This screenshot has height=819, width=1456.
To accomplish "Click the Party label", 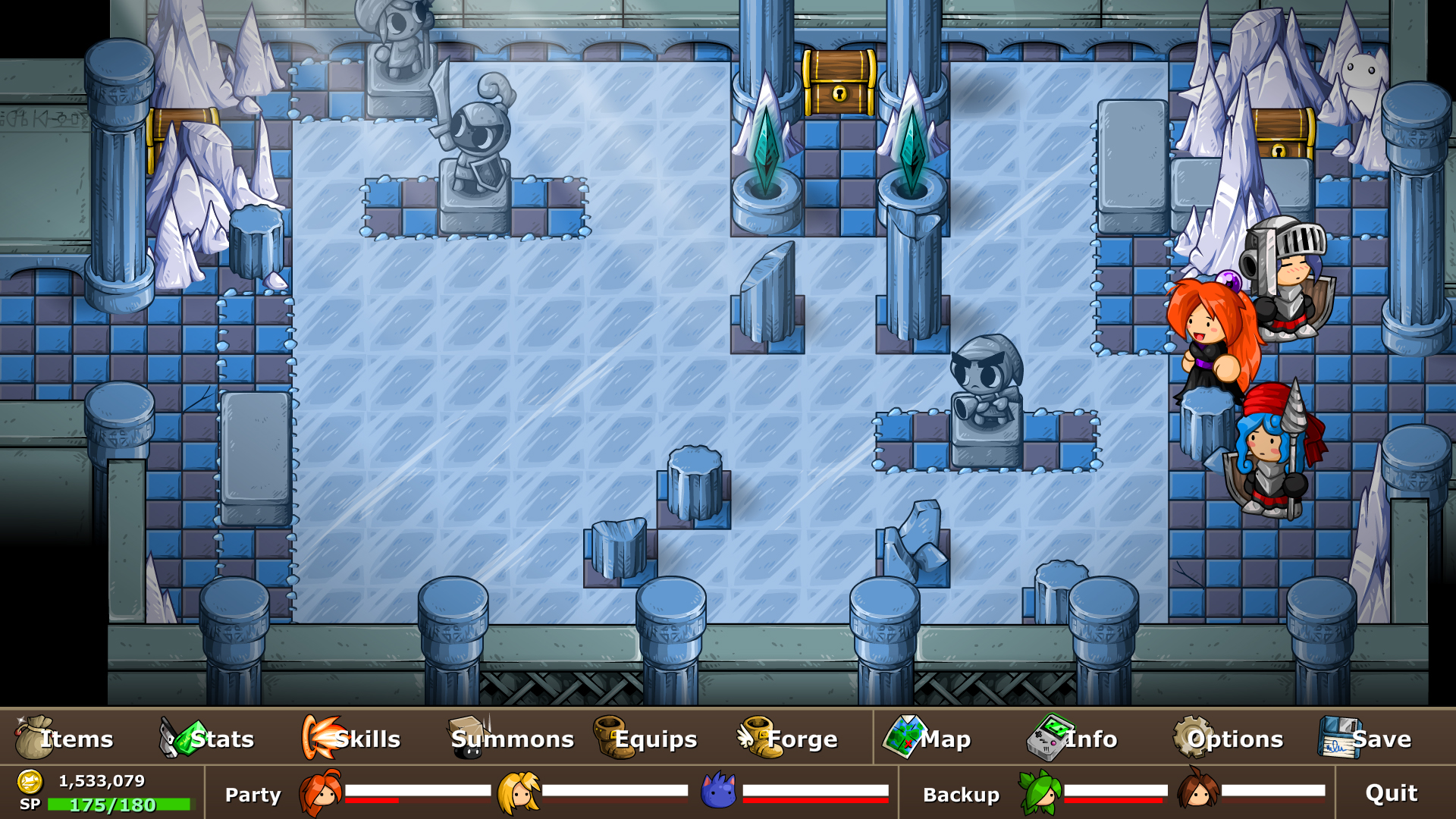I will click(253, 795).
